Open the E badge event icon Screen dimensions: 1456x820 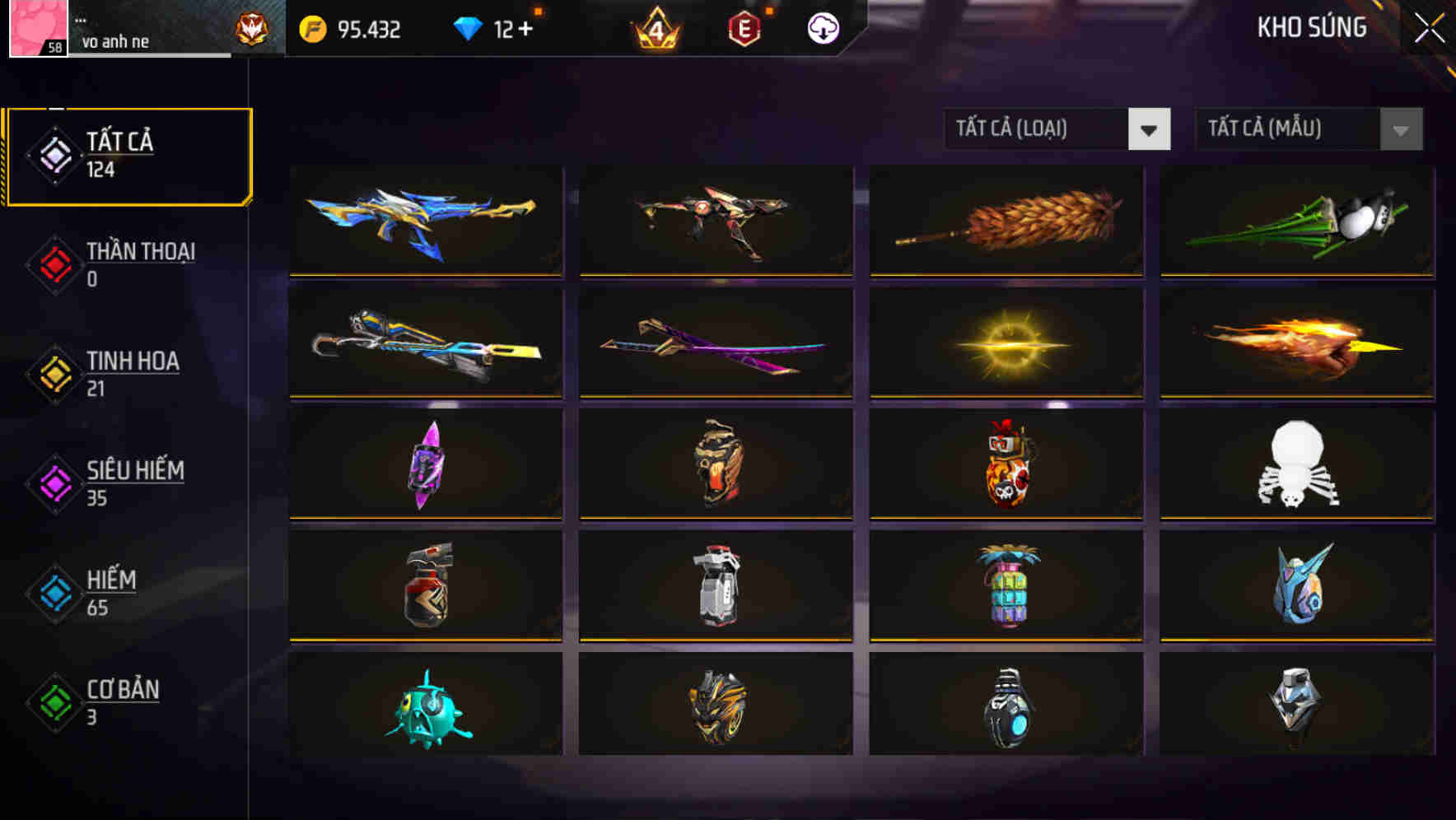743,28
